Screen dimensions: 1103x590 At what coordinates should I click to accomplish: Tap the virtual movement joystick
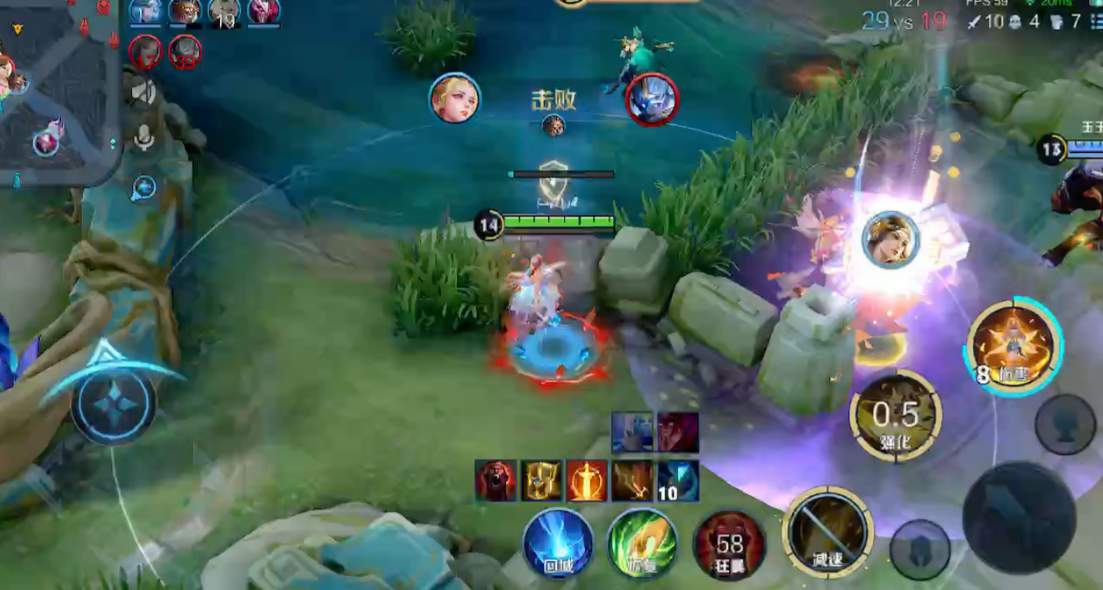click(113, 404)
